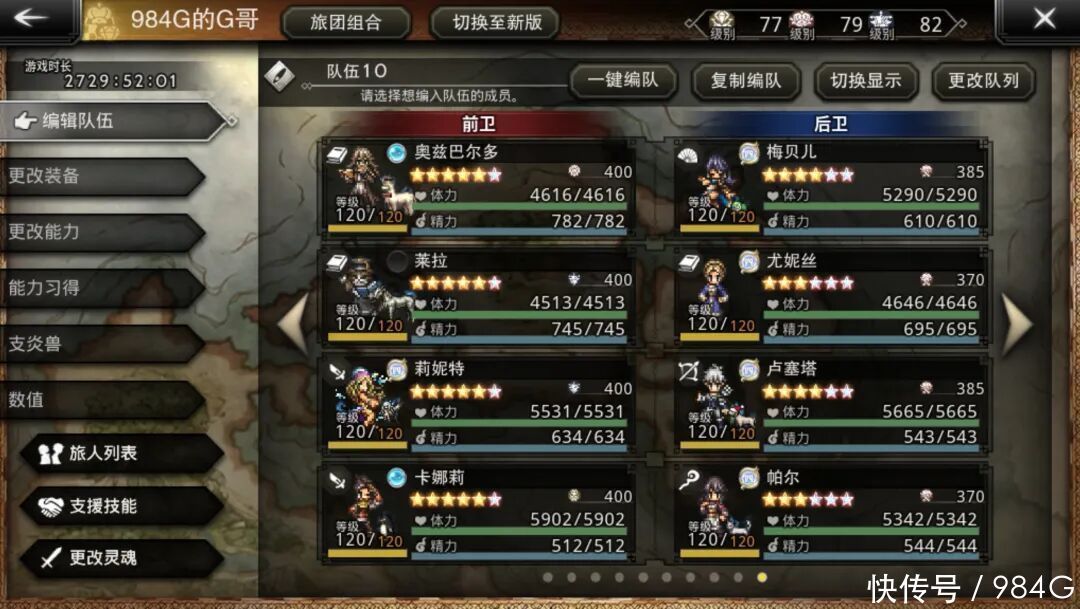Show the previous team with left arrow
The height and width of the screenshot is (609, 1080).
tap(292, 323)
